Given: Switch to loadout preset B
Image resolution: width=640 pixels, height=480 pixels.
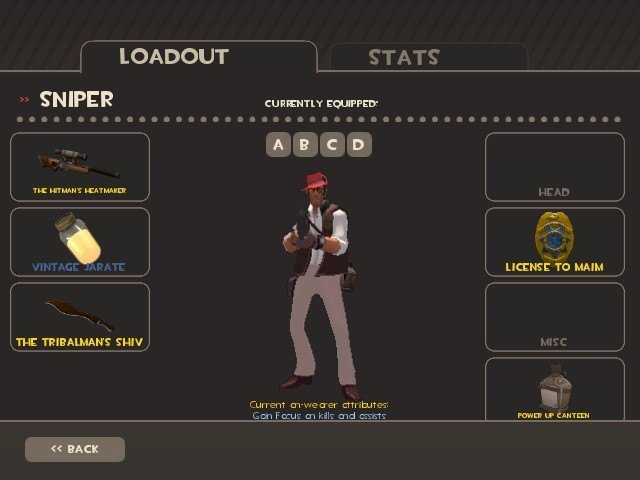Looking at the screenshot, I should click(x=304, y=145).
